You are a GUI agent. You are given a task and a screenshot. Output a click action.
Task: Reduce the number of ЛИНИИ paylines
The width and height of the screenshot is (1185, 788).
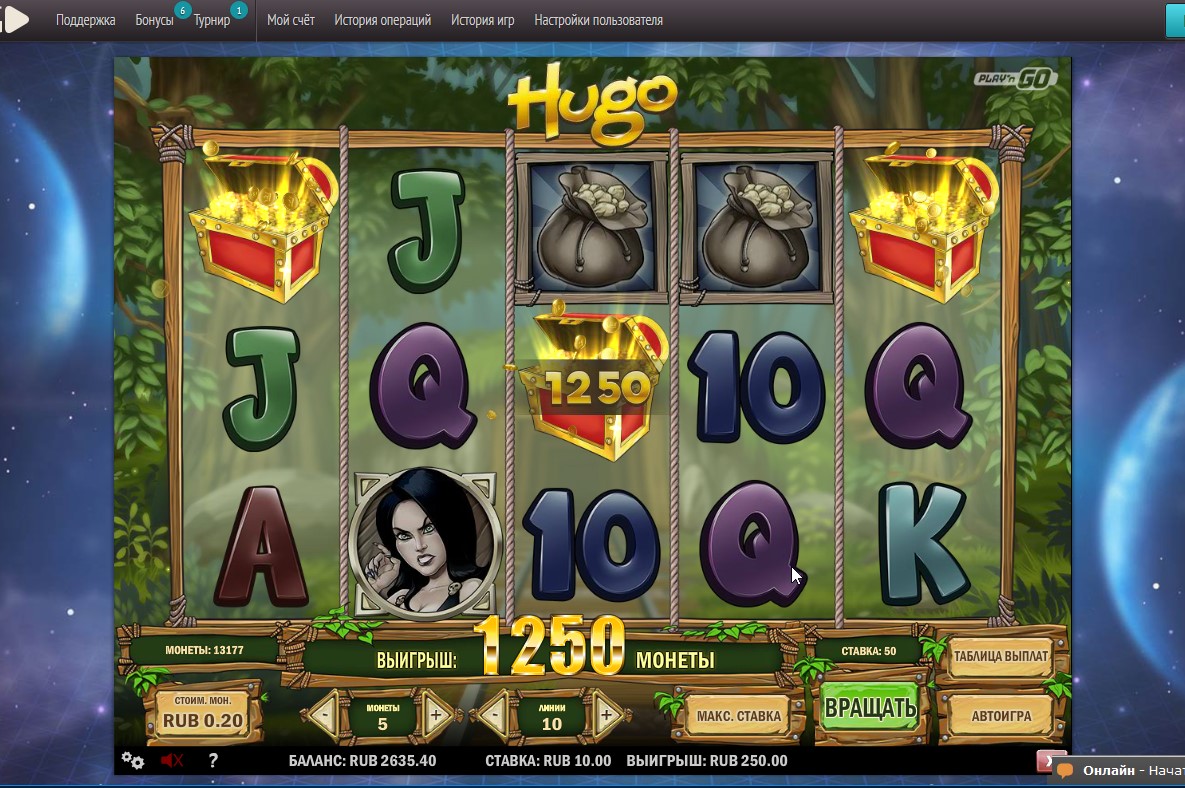click(493, 716)
